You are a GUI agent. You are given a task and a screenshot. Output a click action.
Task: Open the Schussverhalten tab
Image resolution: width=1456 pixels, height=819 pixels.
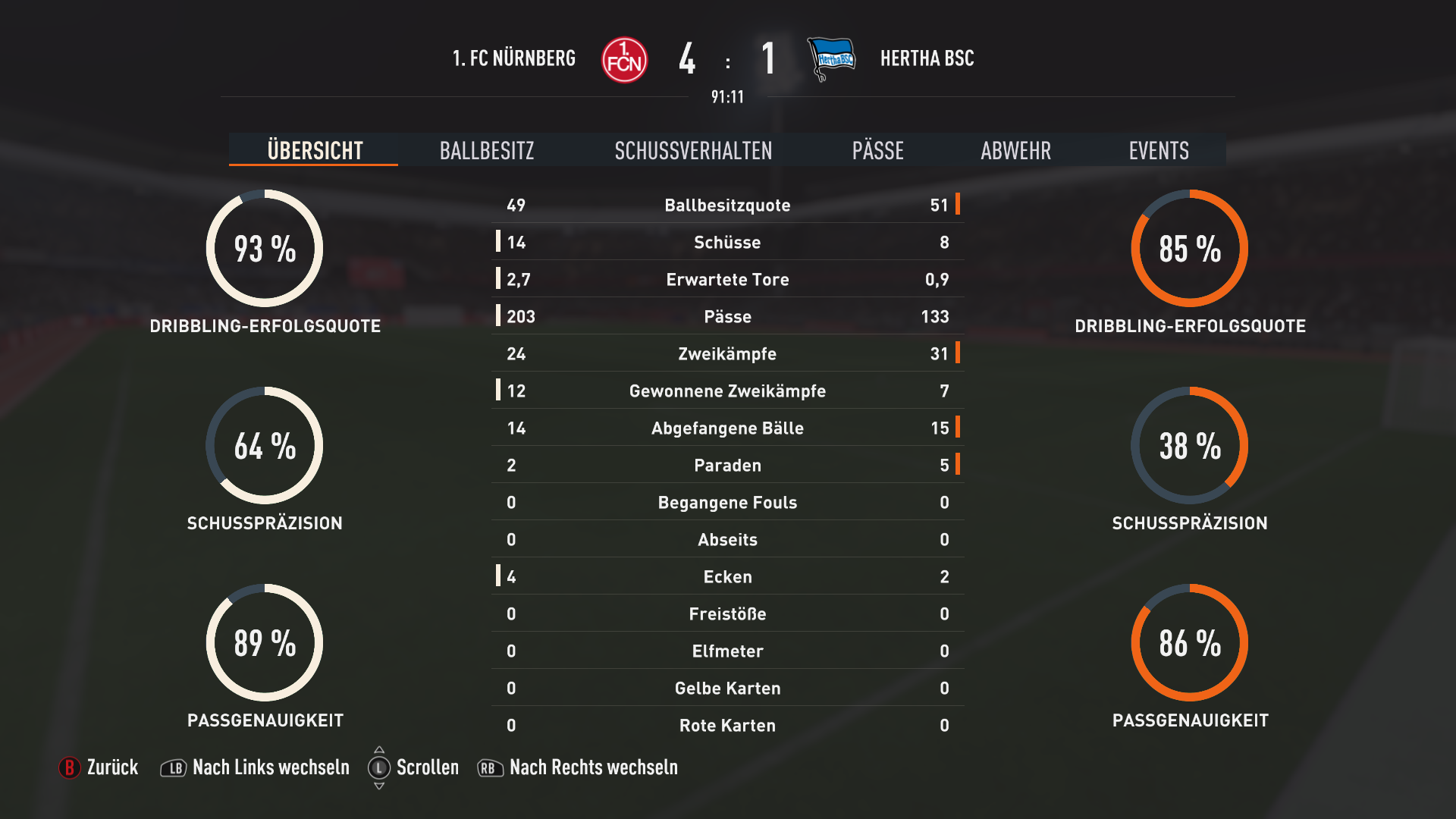tap(693, 150)
